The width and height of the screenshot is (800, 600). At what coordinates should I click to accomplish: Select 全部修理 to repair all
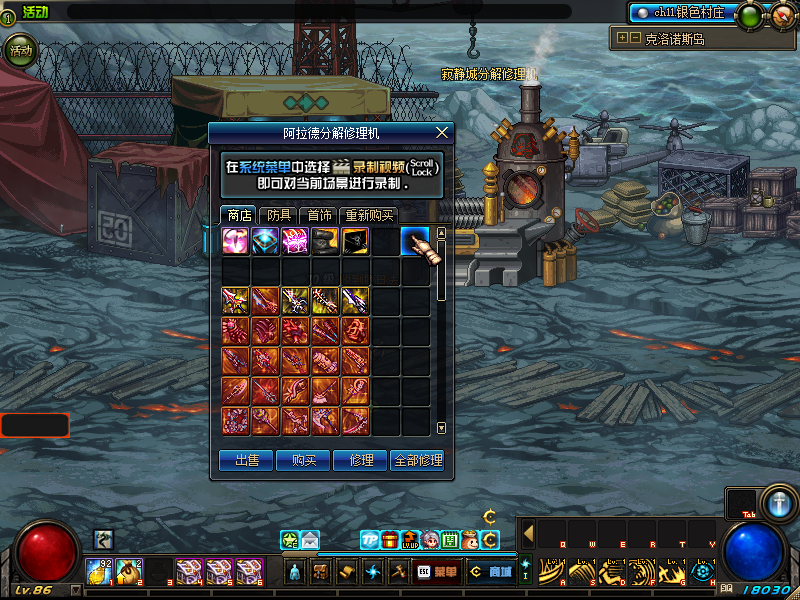[417, 460]
